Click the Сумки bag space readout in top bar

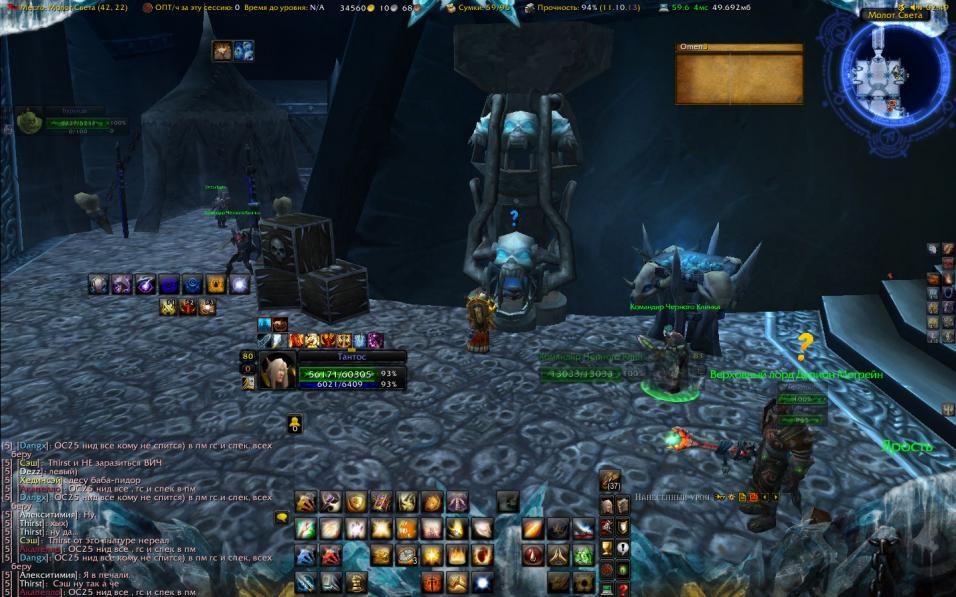tap(485, 7)
